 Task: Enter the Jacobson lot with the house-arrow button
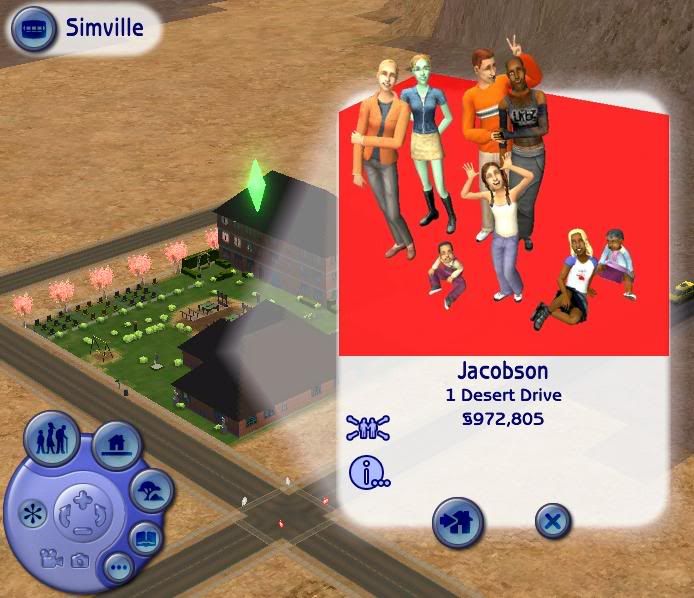[457, 521]
